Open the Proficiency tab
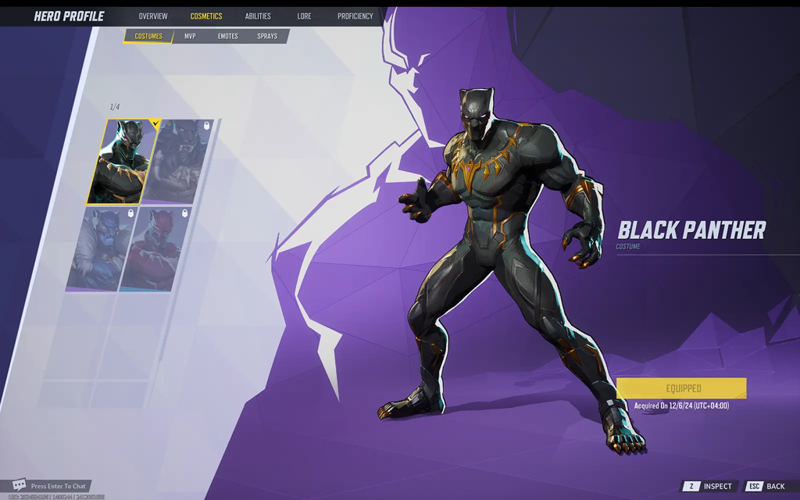The width and height of the screenshot is (800, 500). point(355,16)
